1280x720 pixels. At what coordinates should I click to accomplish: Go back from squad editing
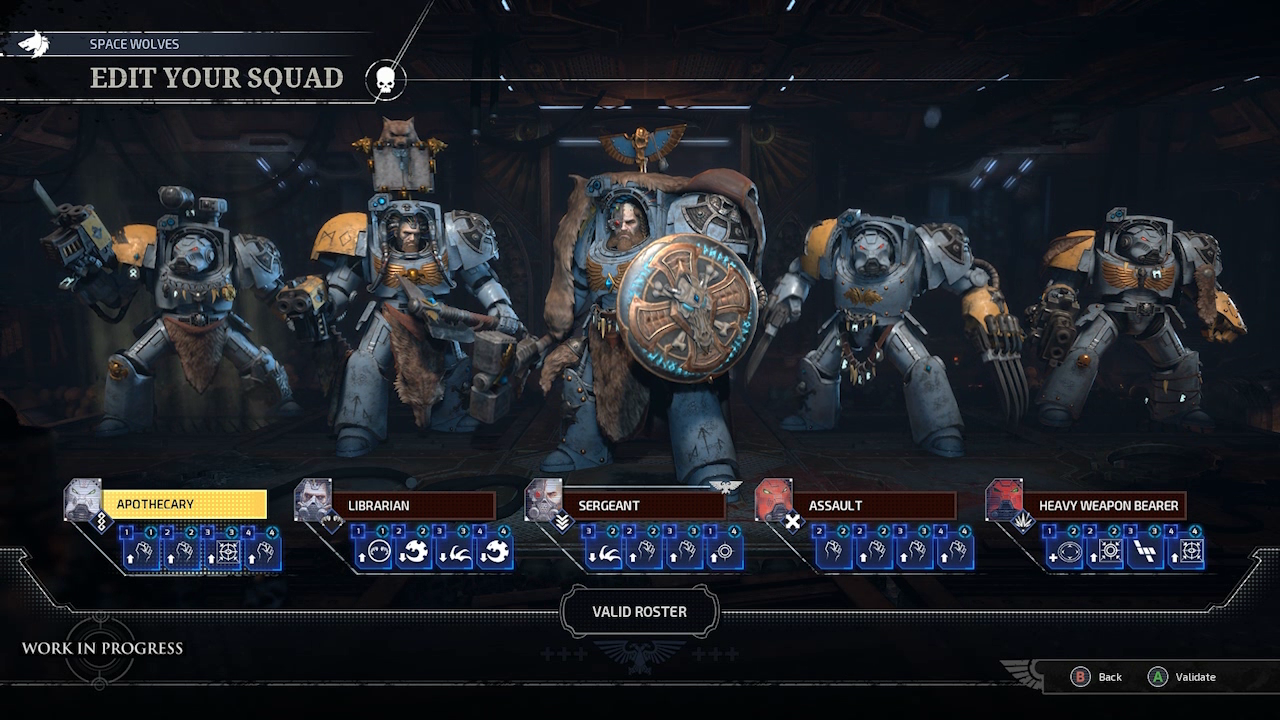click(1098, 677)
